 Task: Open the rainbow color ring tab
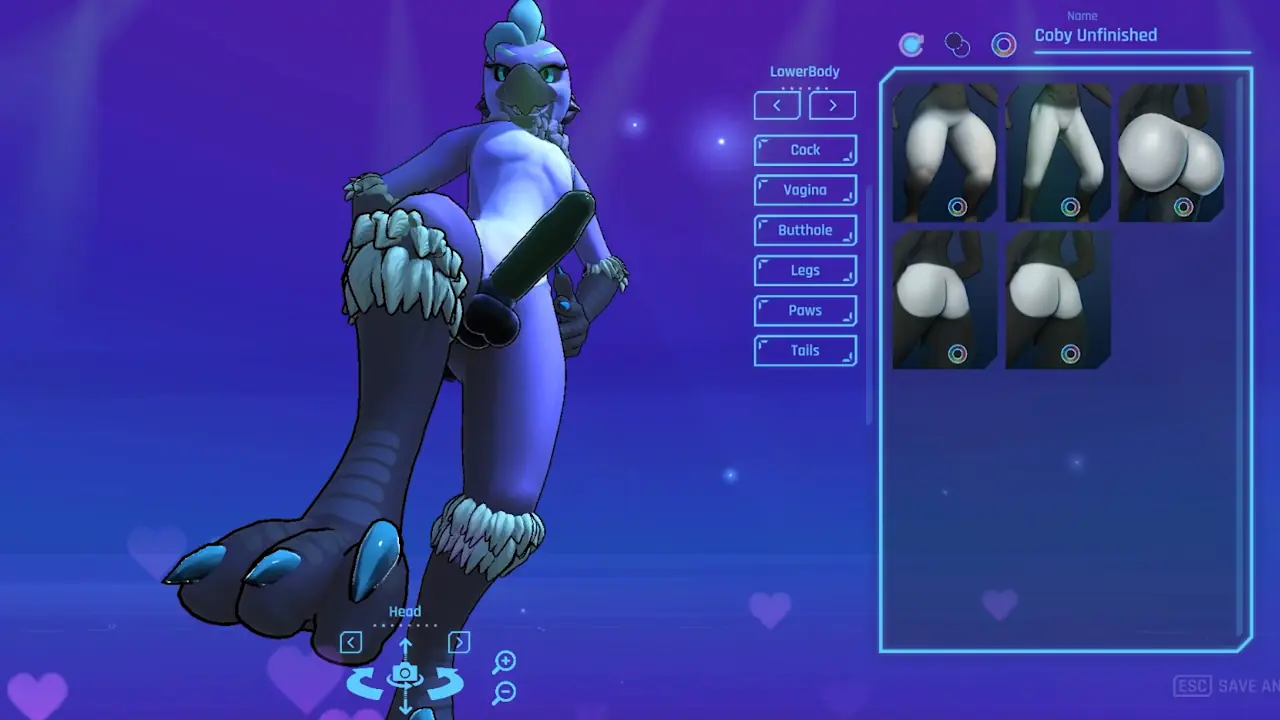click(1003, 44)
